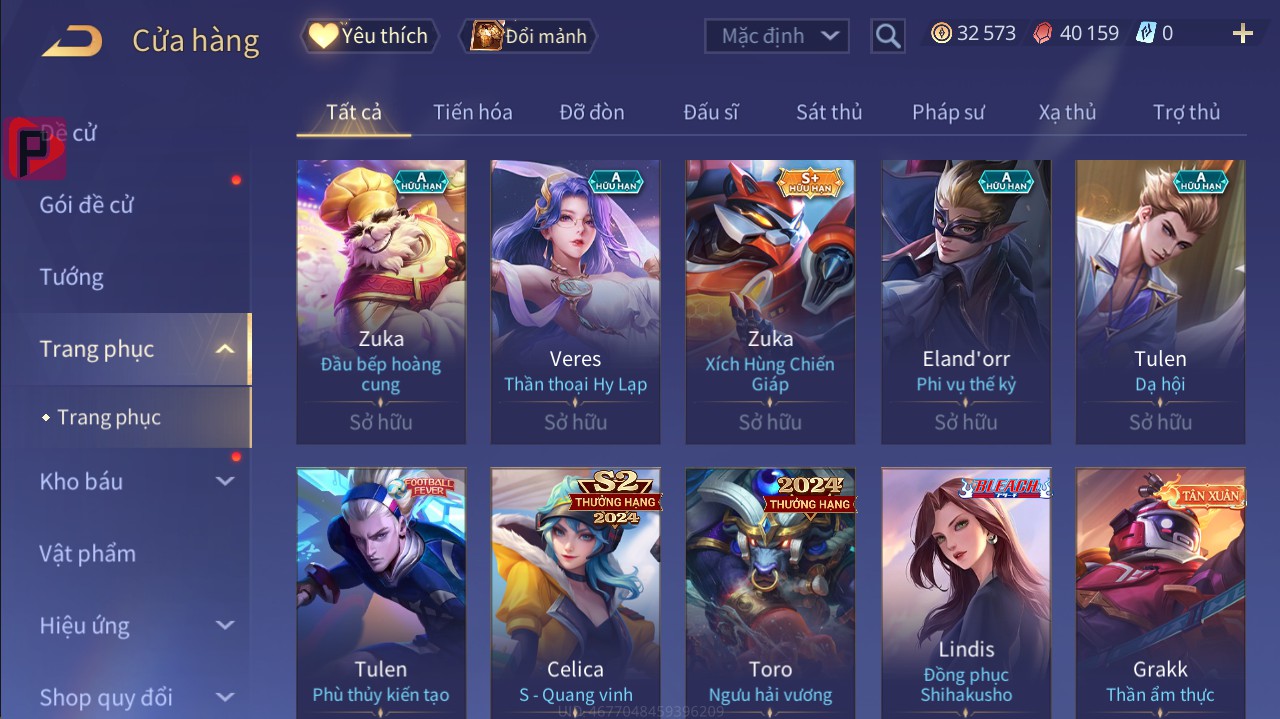Screen dimensions: 1280x719
Task: Switch to the Tiến hóa tab
Action: [x=472, y=112]
